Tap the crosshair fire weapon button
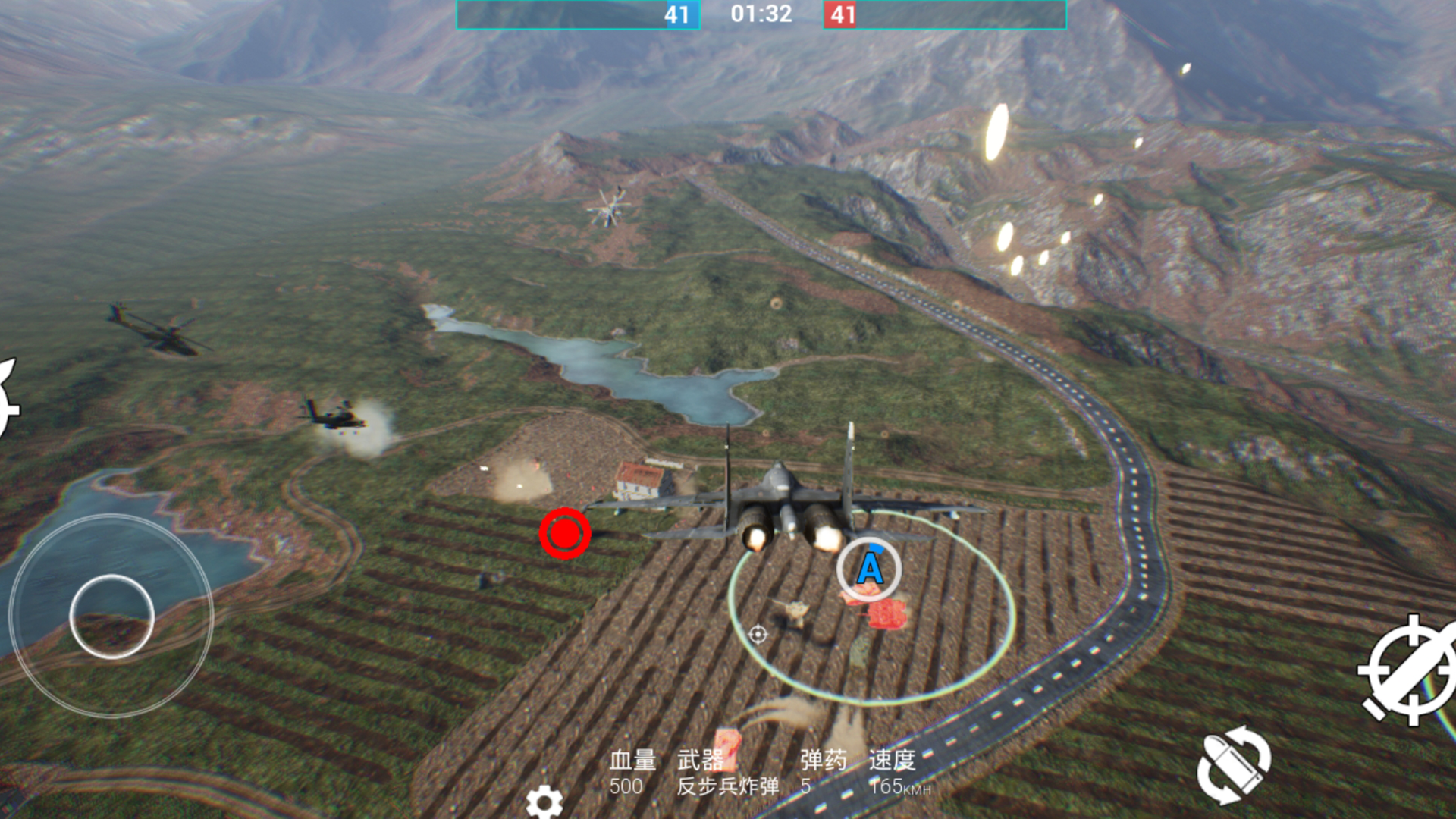This screenshot has height=819, width=1456. tap(1409, 671)
